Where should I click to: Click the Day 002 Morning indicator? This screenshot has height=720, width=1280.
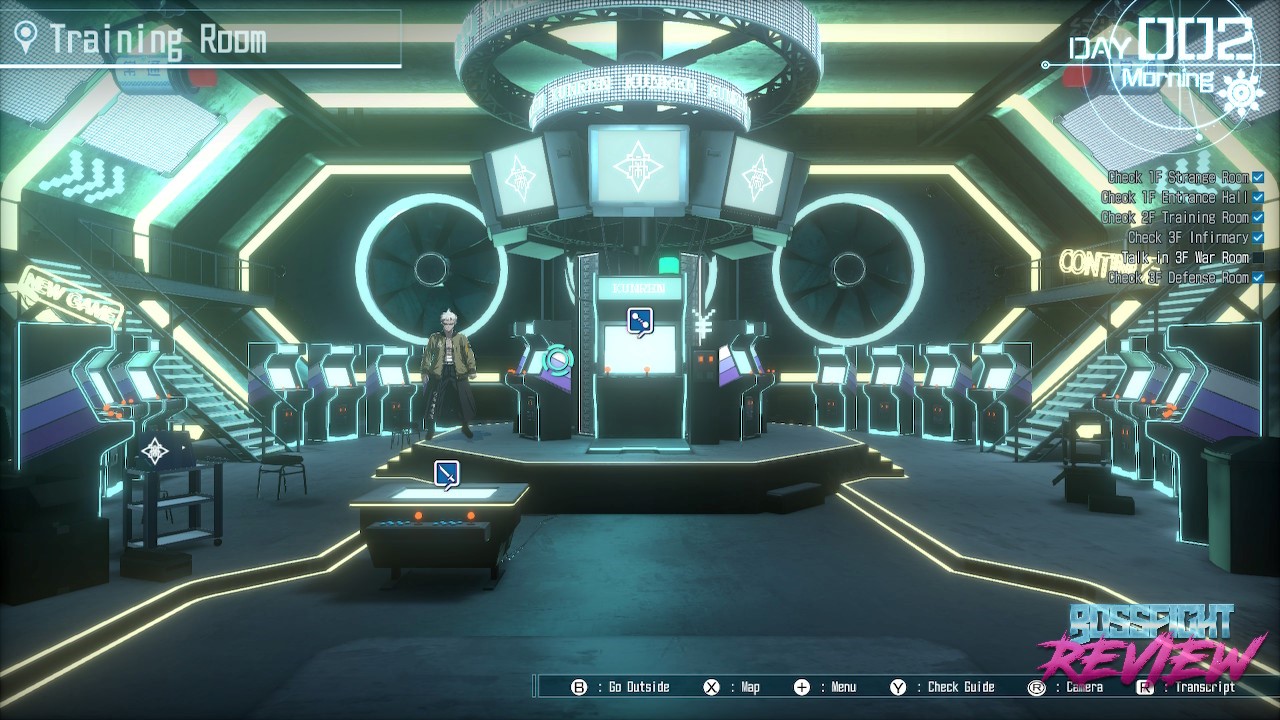(1160, 55)
